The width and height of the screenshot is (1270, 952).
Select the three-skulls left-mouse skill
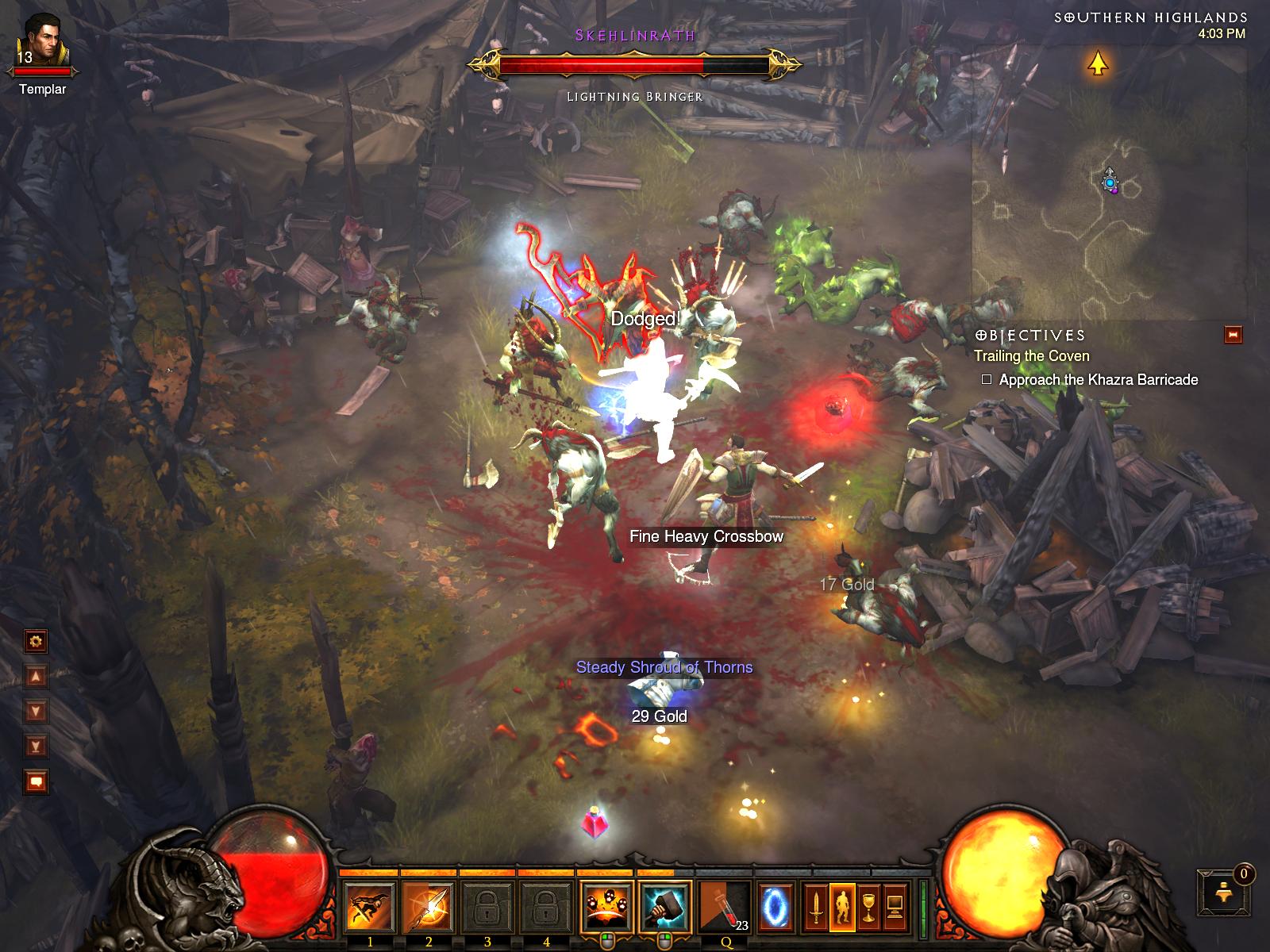pyautogui.click(x=606, y=907)
